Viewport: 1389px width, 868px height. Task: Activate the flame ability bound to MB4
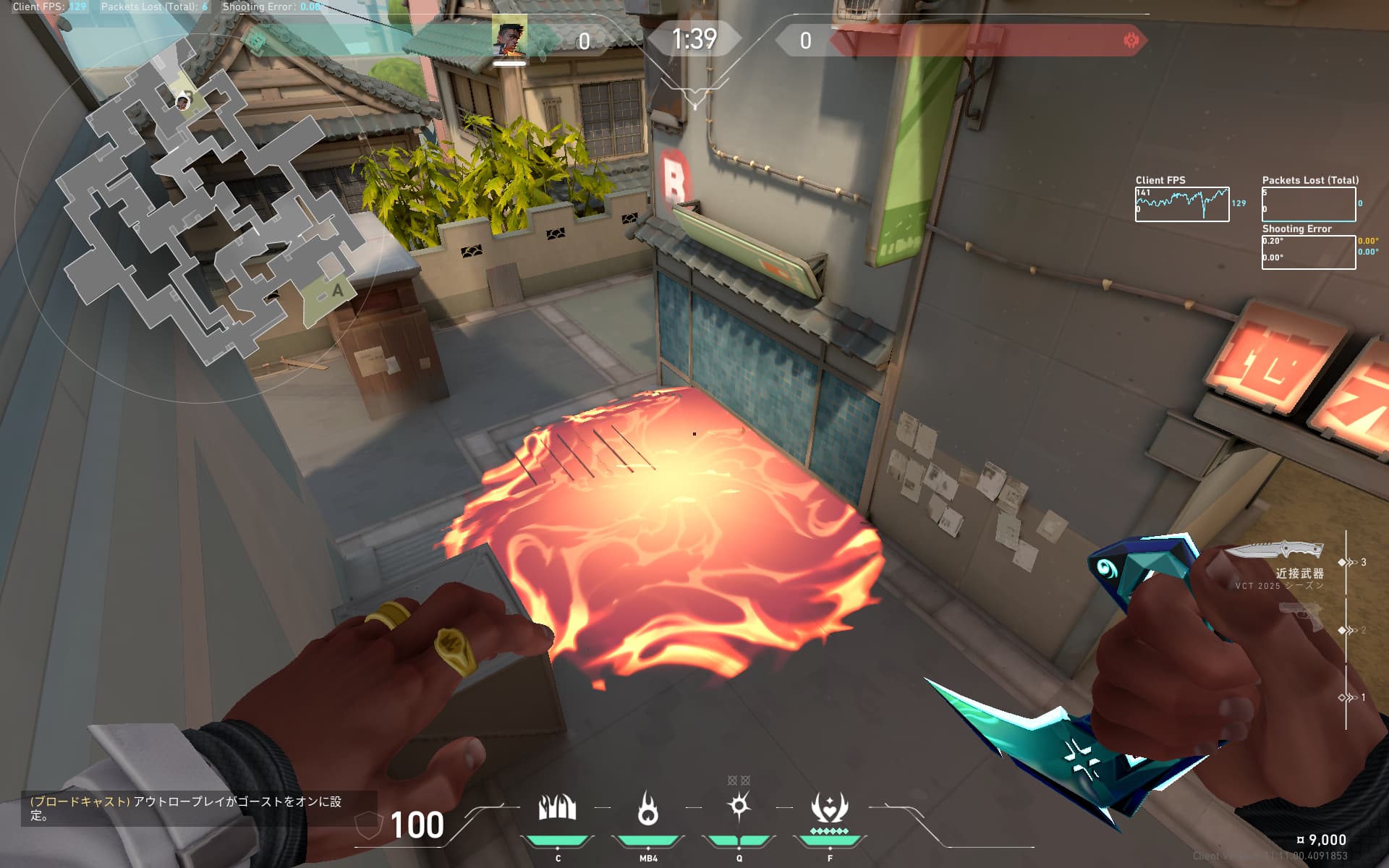pyautogui.click(x=647, y=808)
